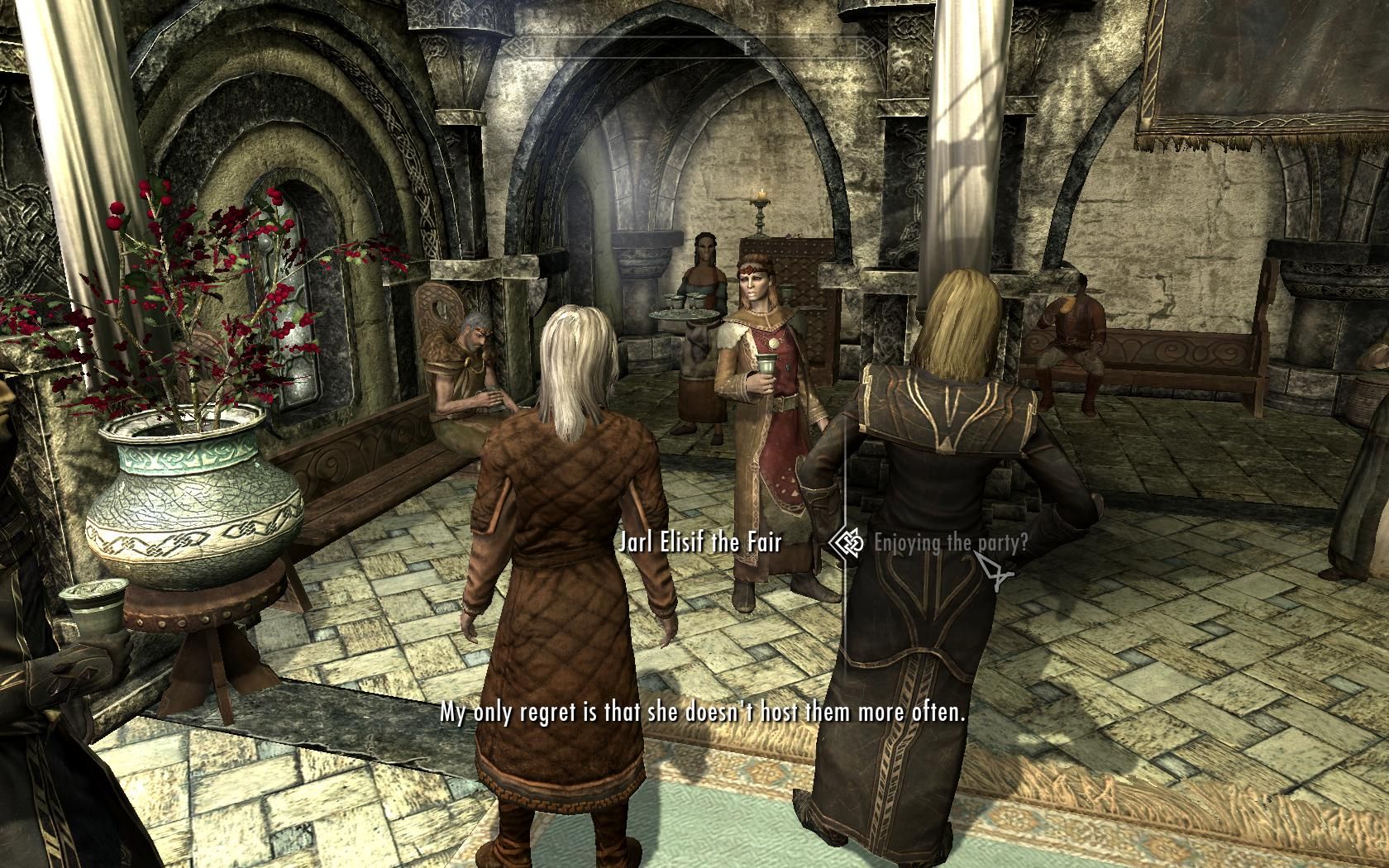Choose the "Enjoying the party?" dialogue option

pos(951,543)
